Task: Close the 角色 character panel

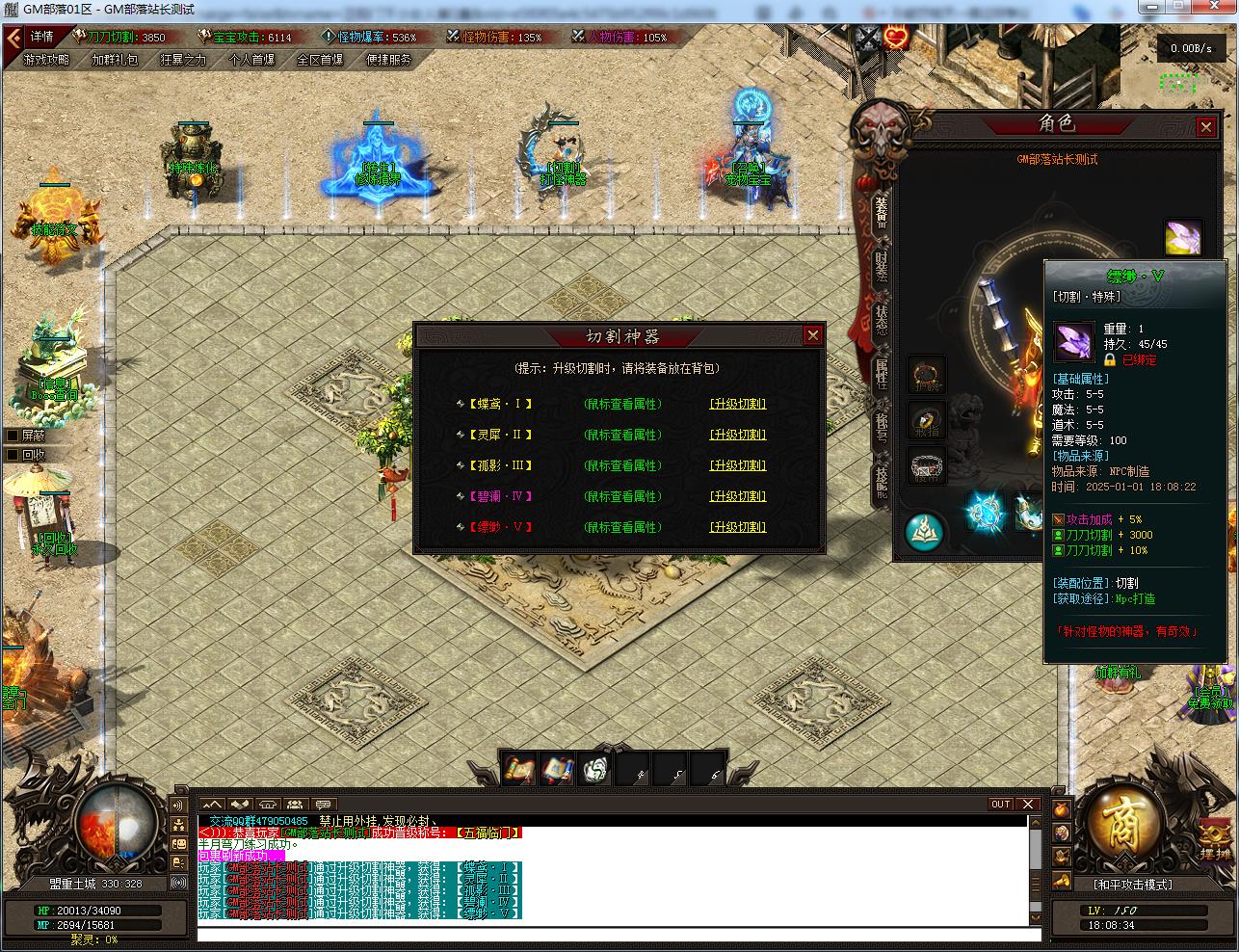Action: pyautogui.click(x=1205, y=126)
